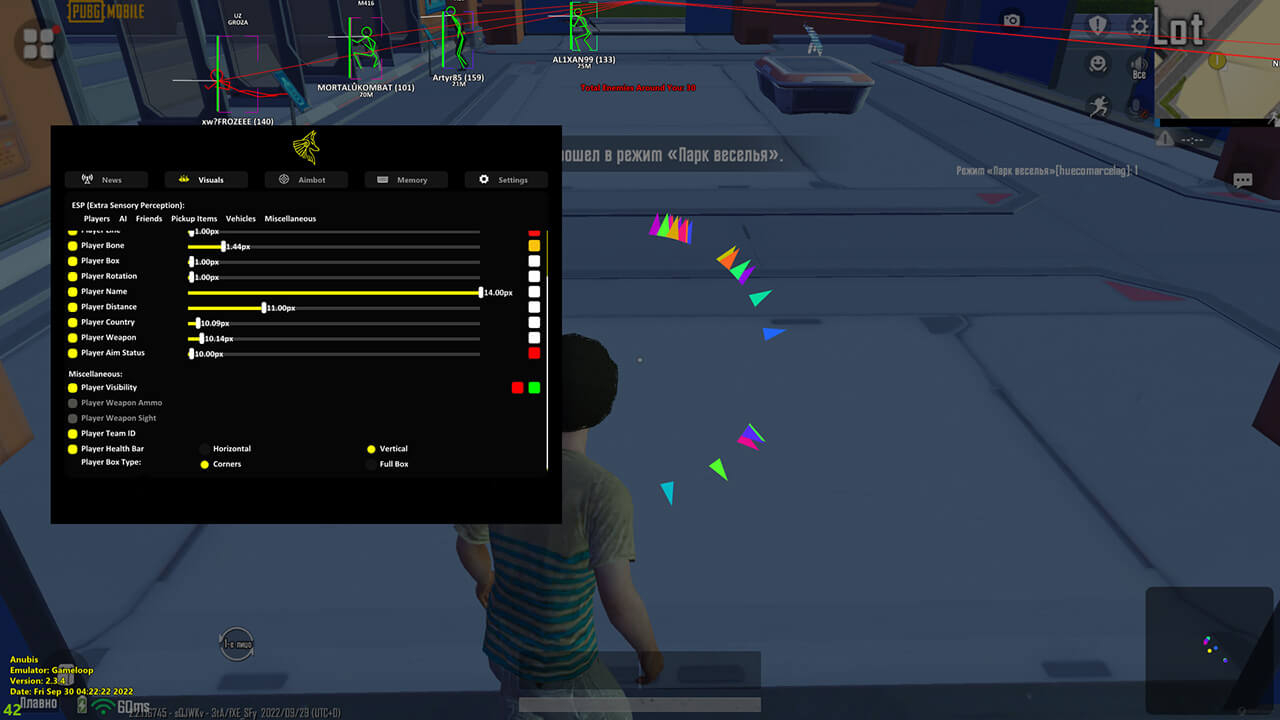The image size is (1280, 720).
Task: Click the Anubis wolf logo
Action: [306, 146]
